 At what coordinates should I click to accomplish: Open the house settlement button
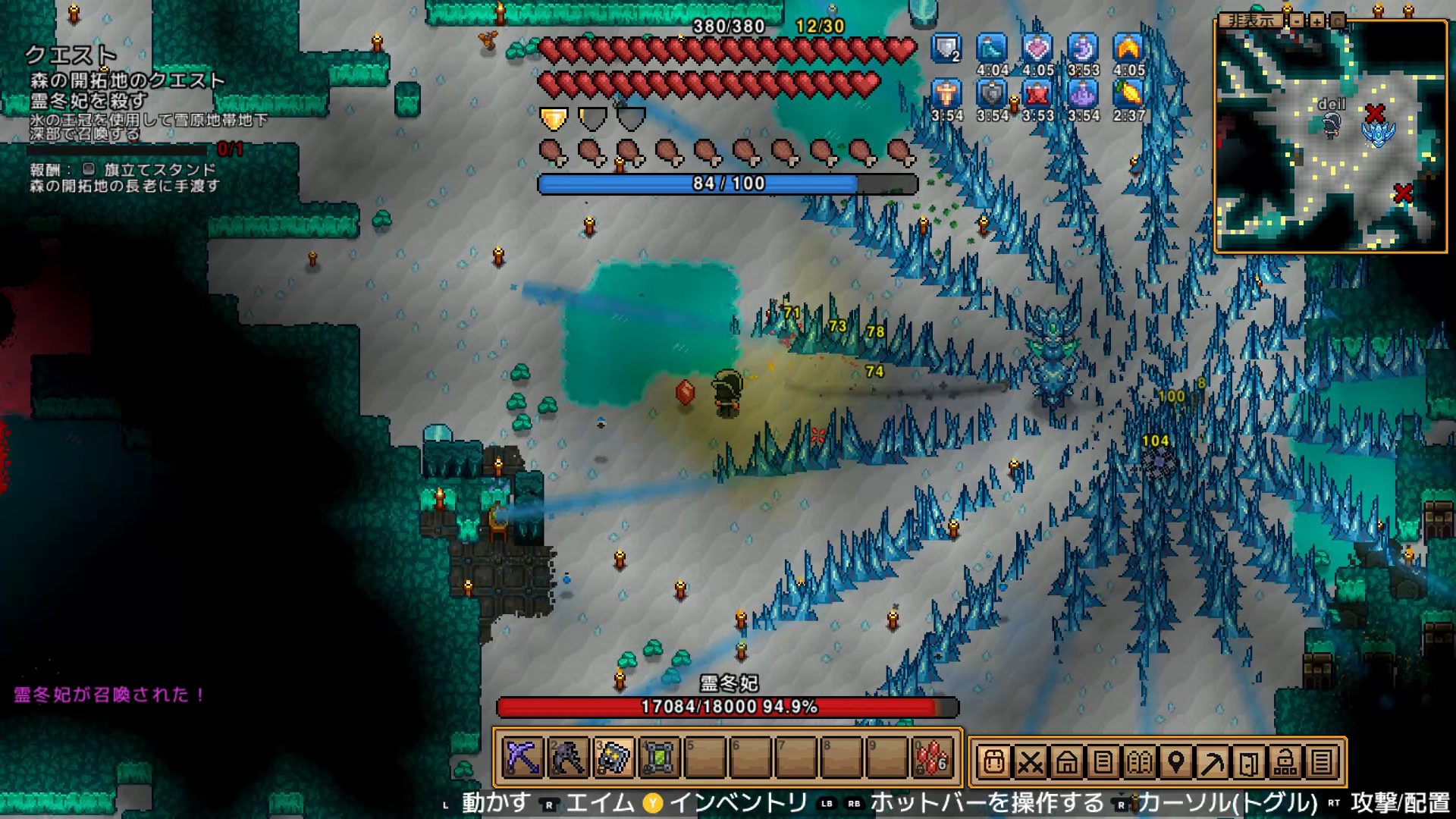tap(1066, 762)
